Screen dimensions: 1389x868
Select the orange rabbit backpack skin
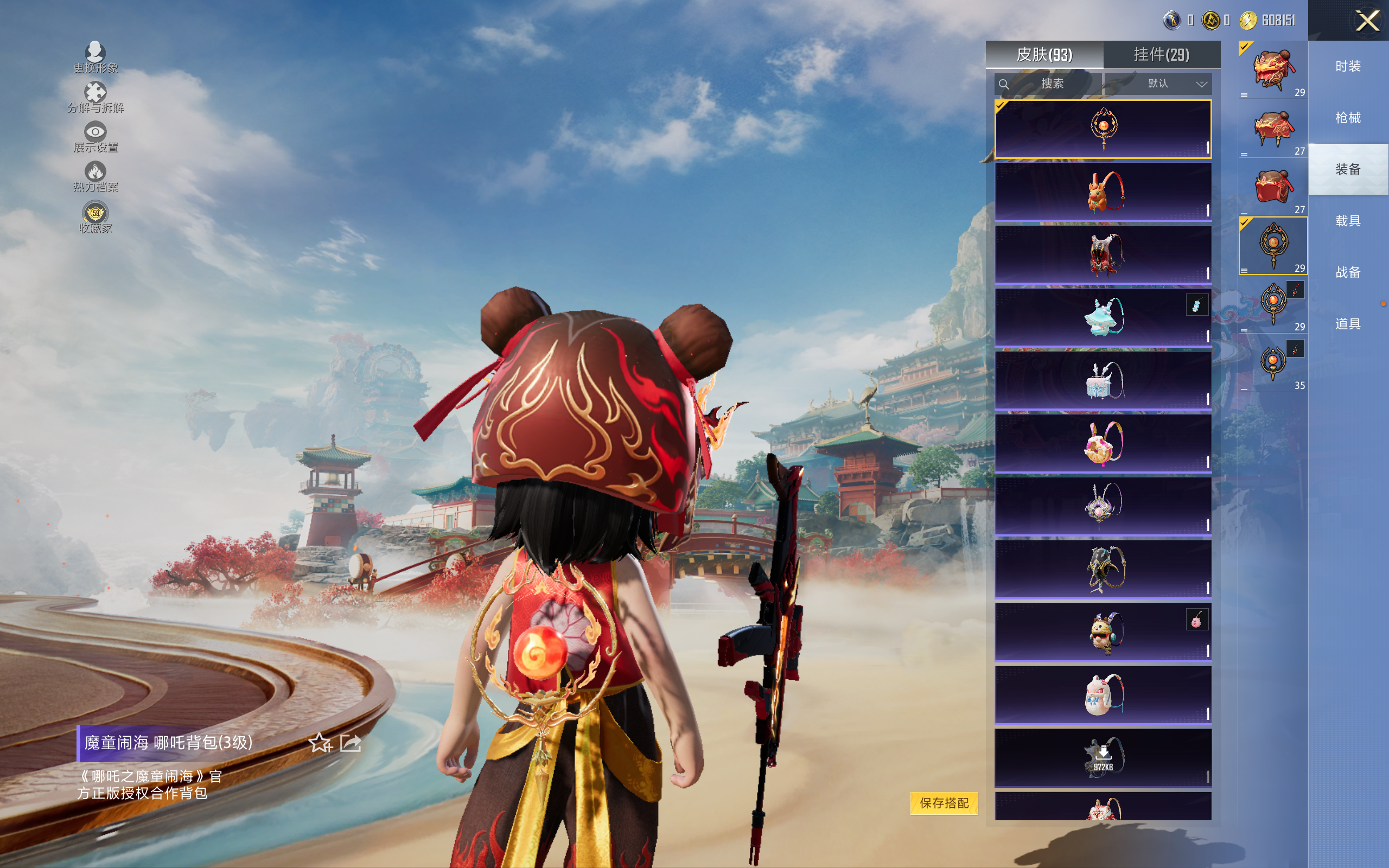pyautogui.click(x=1103, y=192)
